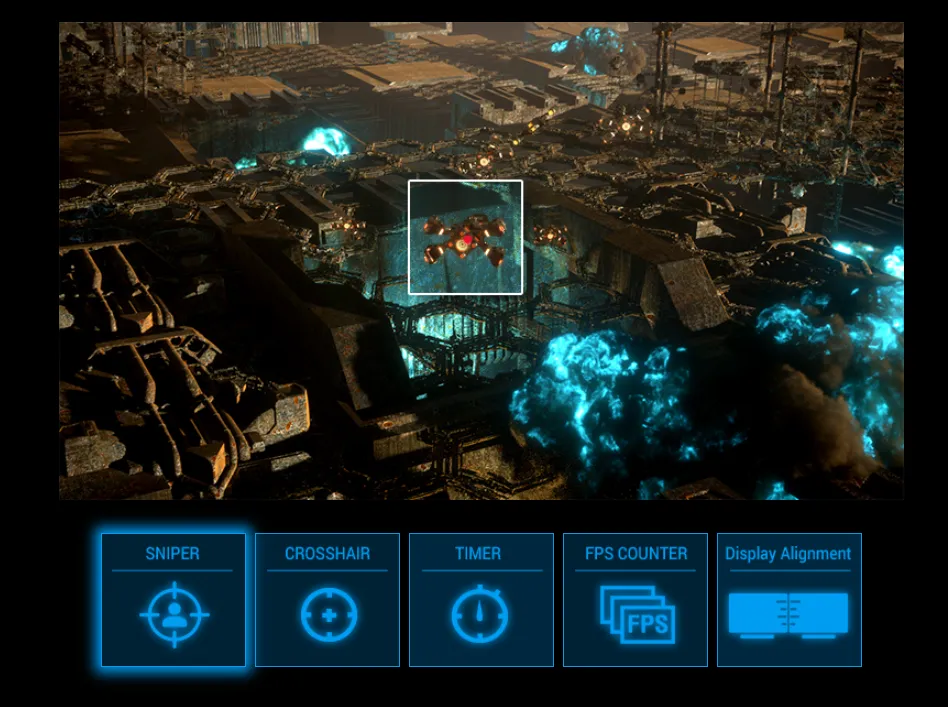The height and width of the screenshot is (707, 948).
Task: Choose the CROSSHAIR option
Action: (x=327, y=600)
